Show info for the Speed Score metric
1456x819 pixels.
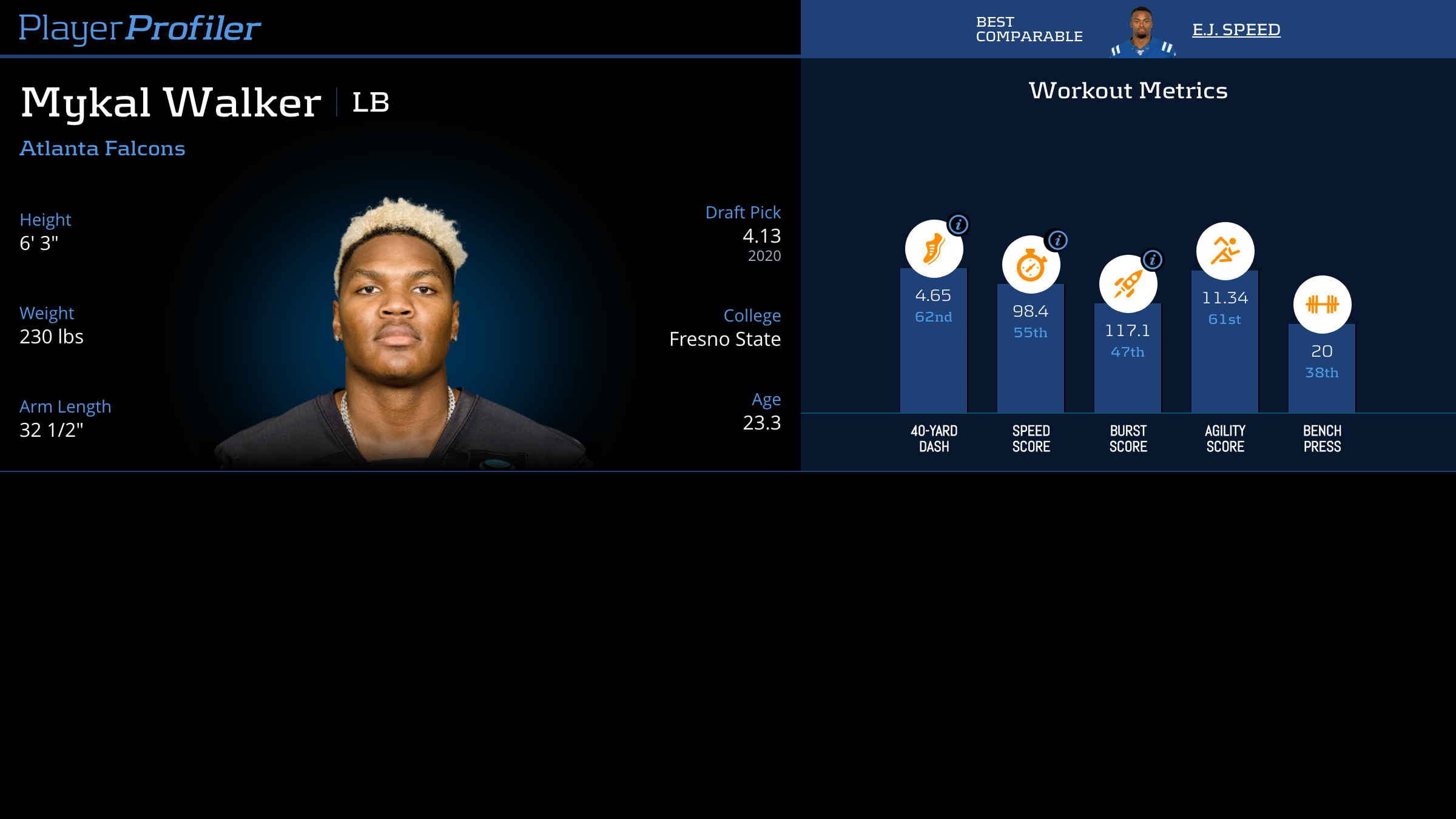(1057, 240)
